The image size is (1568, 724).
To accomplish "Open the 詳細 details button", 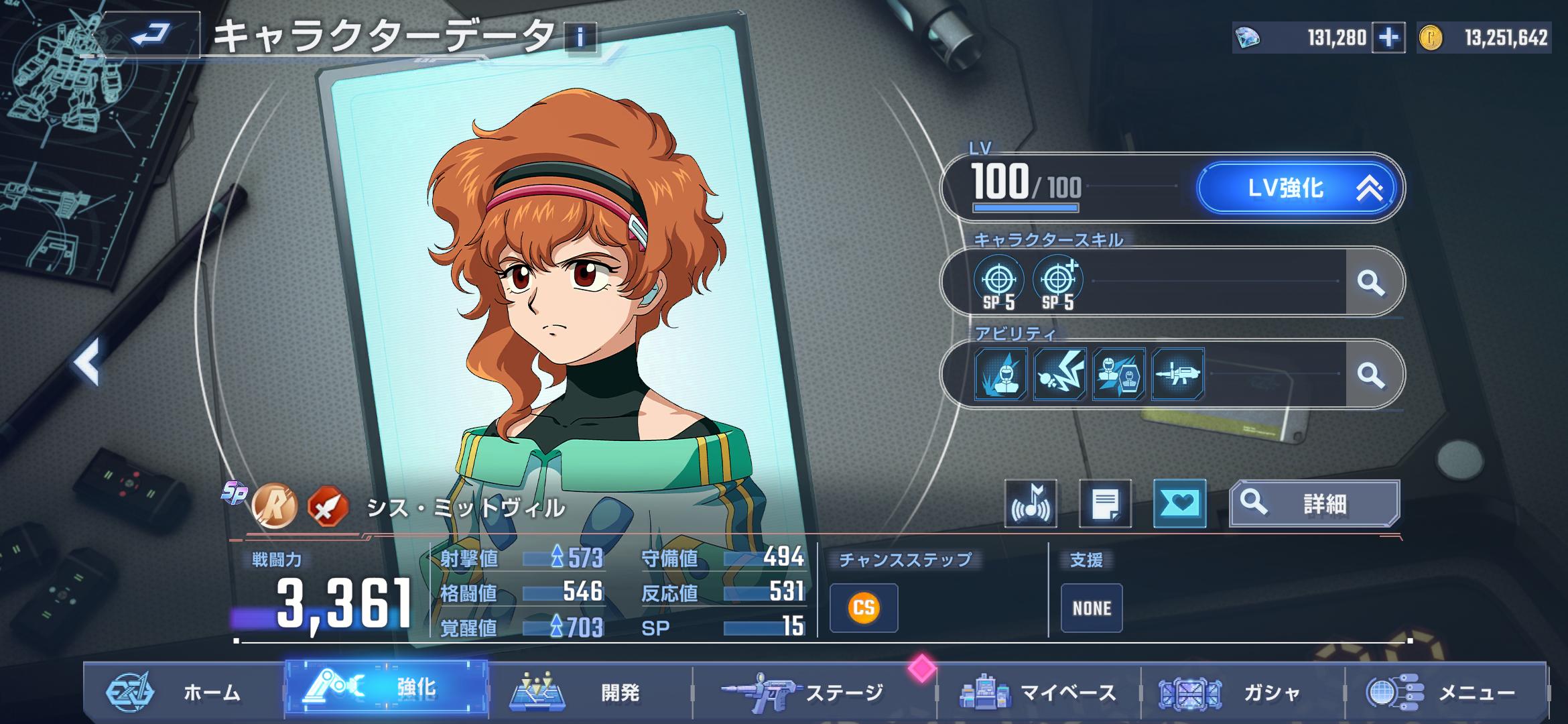I will (1314, 503).
